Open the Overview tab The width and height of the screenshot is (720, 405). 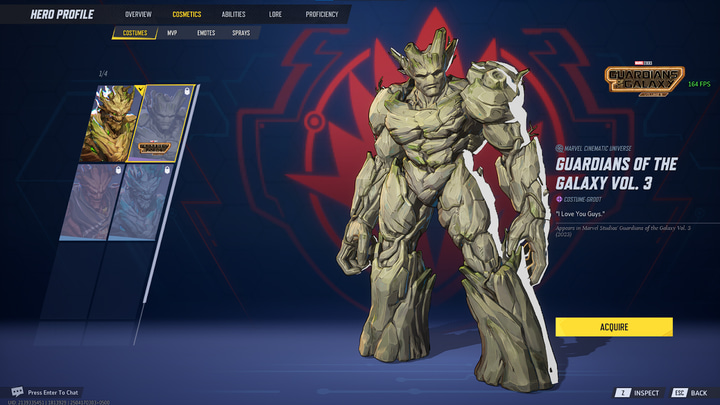pos(138,15)
